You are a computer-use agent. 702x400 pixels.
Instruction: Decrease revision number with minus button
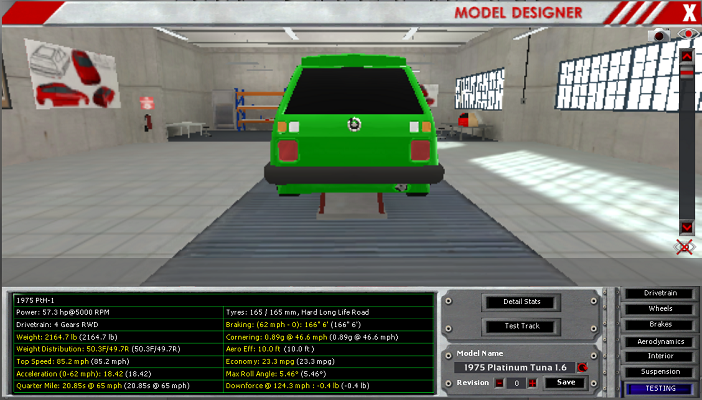click(x=497, y=383)
